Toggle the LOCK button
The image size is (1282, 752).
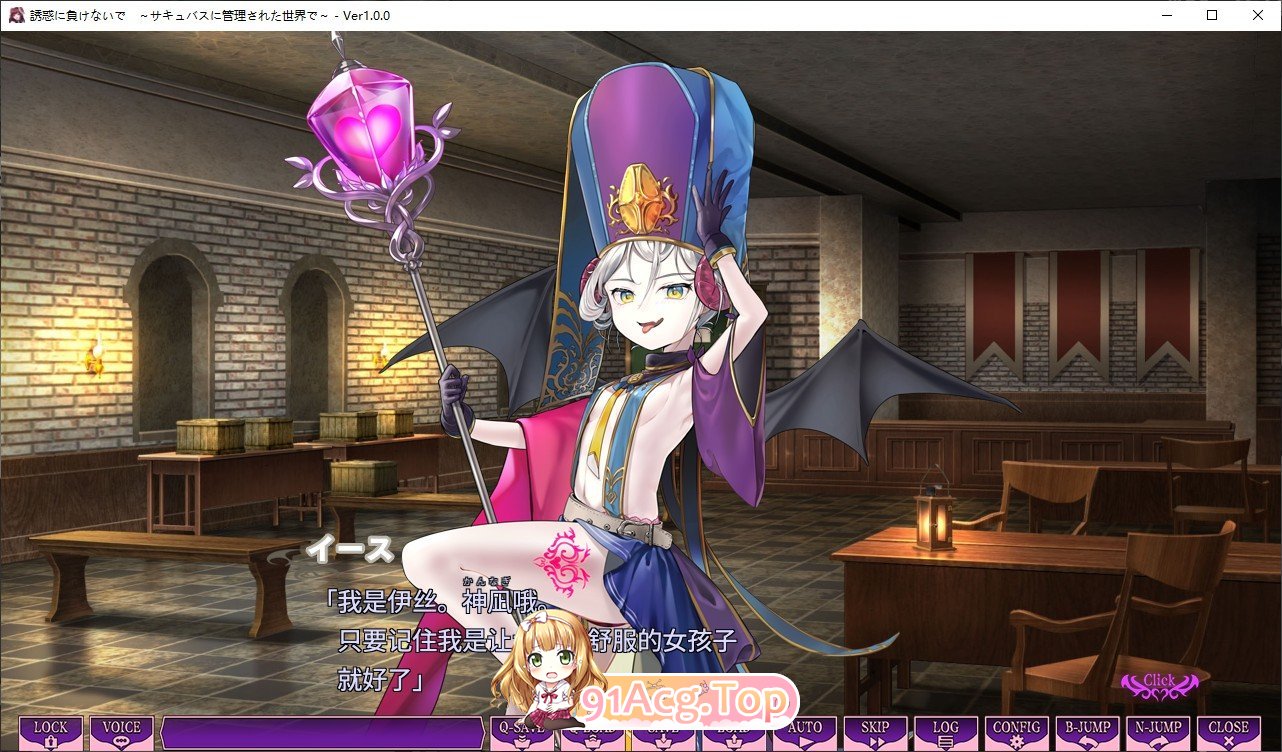(51, 733)
